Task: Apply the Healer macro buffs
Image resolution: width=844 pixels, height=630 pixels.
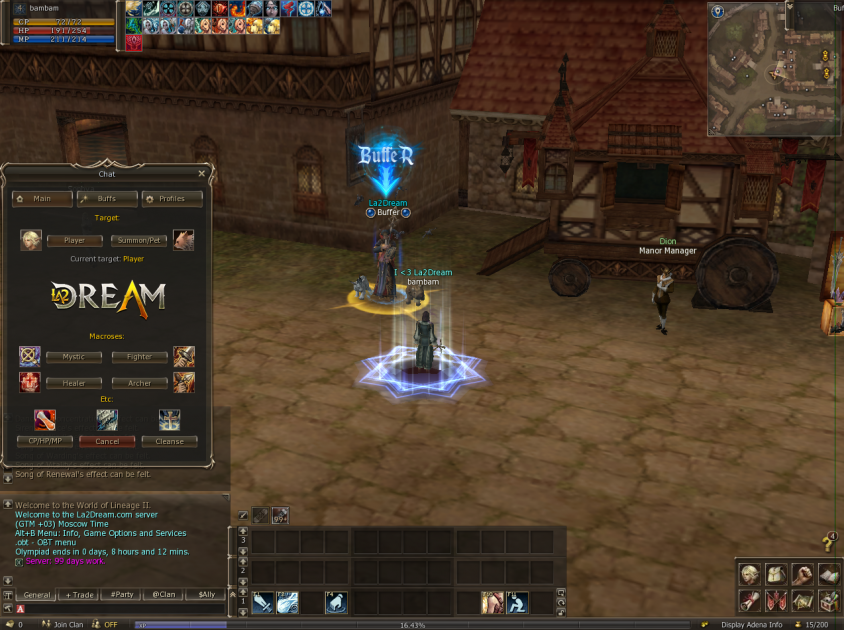Action: point(74,383)
